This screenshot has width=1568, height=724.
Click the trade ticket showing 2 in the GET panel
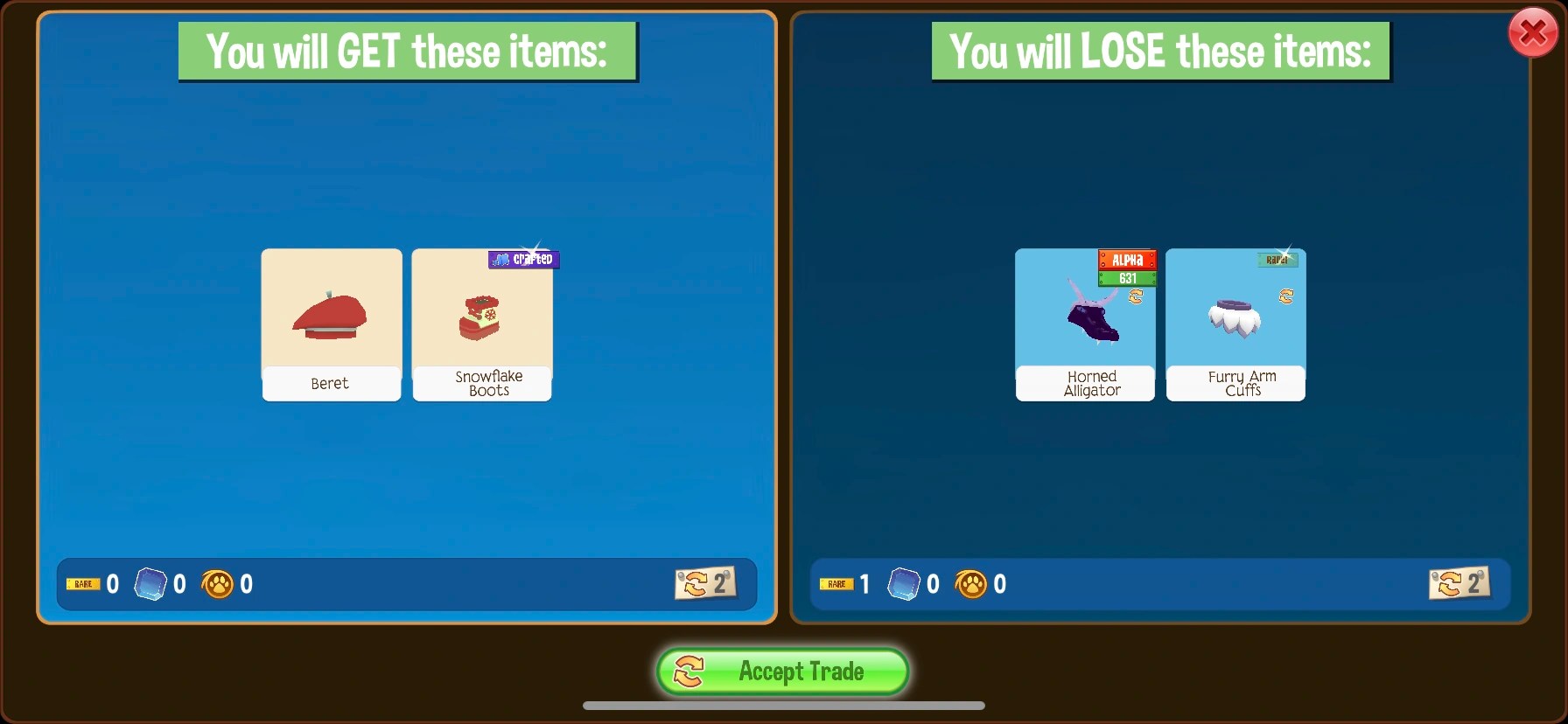[x=707, y=584]
